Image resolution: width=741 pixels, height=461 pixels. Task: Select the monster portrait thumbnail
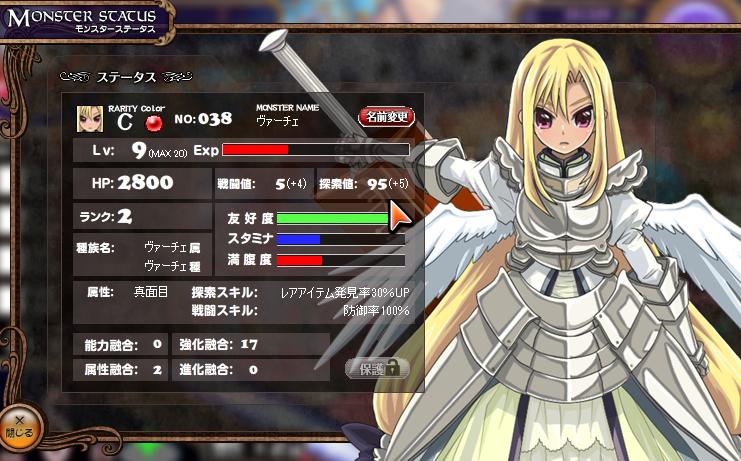point(90,119)
